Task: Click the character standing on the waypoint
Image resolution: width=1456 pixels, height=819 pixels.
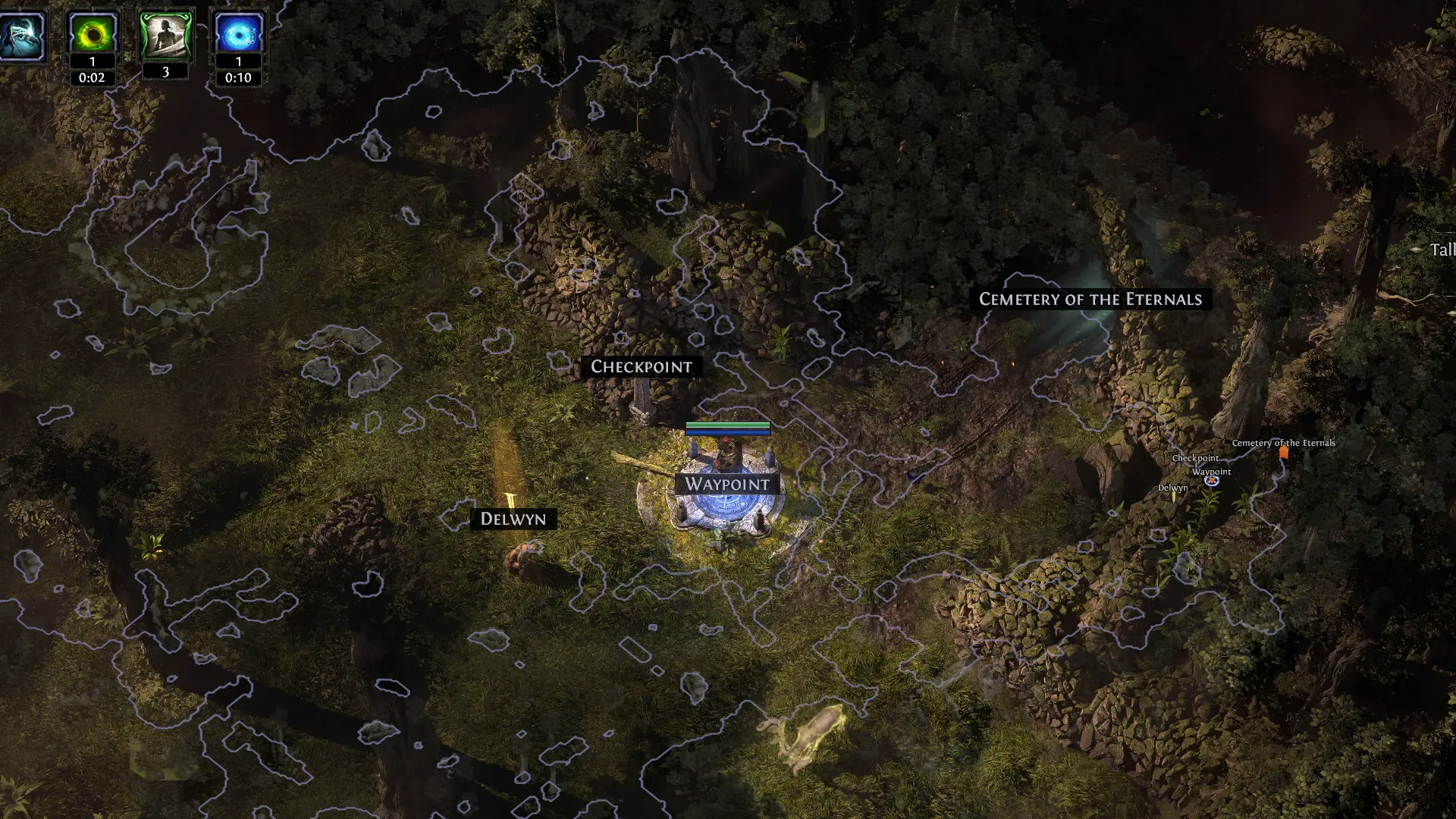Action: pos(726,455)
